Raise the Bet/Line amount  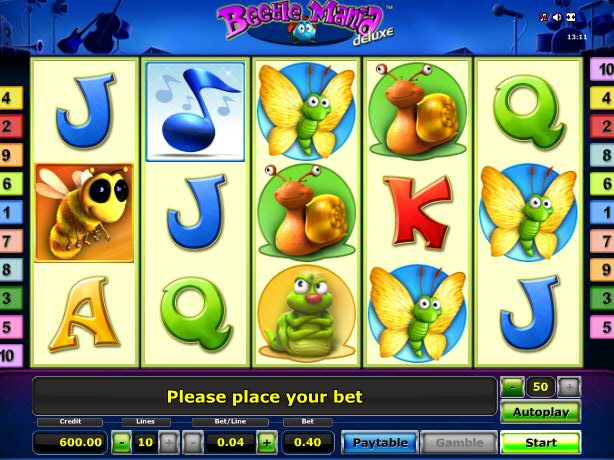click(x=267, y=441)
